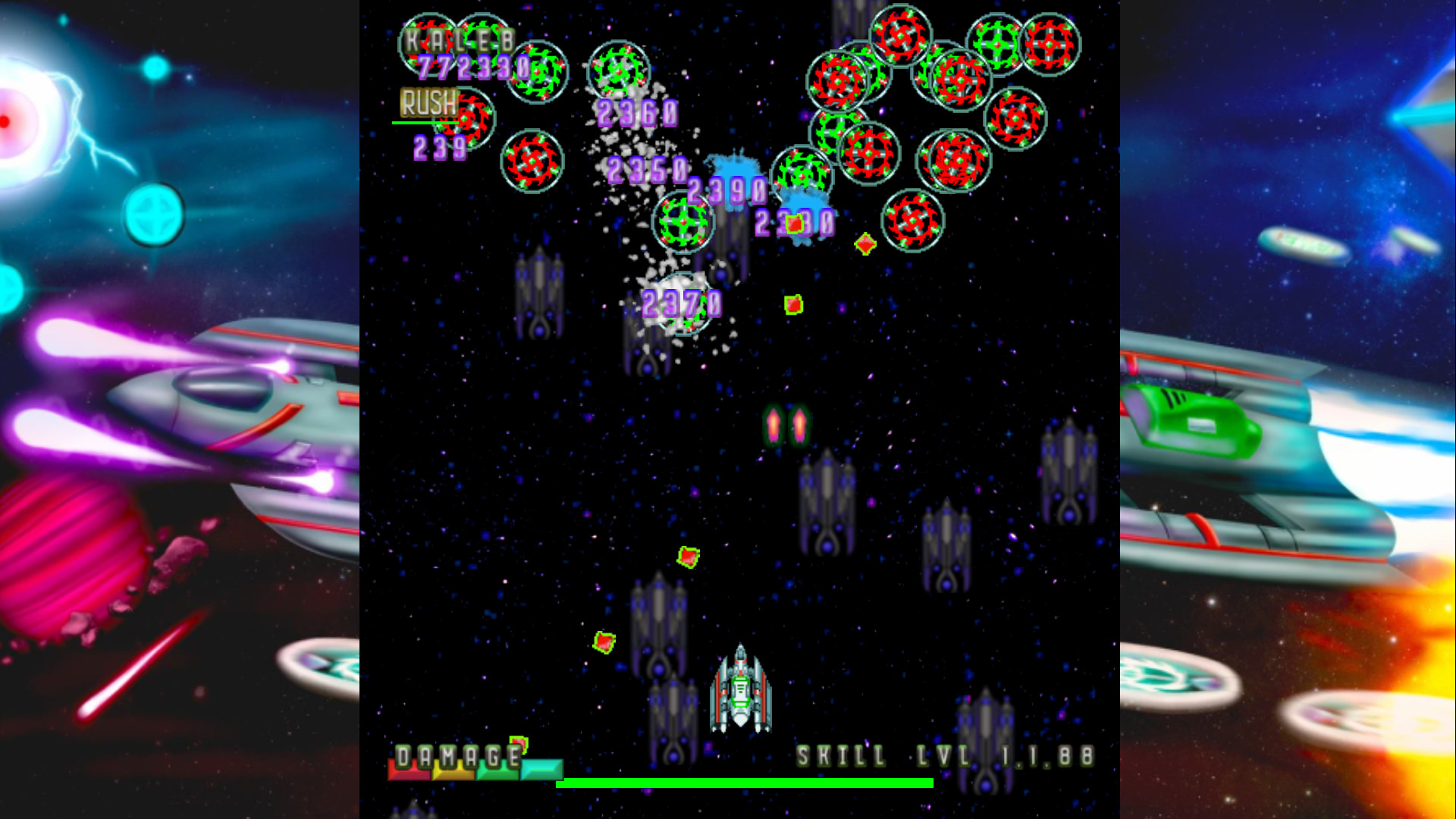
Task: Select the red diamond pickup mid-screen
Action: click(864, 244)
